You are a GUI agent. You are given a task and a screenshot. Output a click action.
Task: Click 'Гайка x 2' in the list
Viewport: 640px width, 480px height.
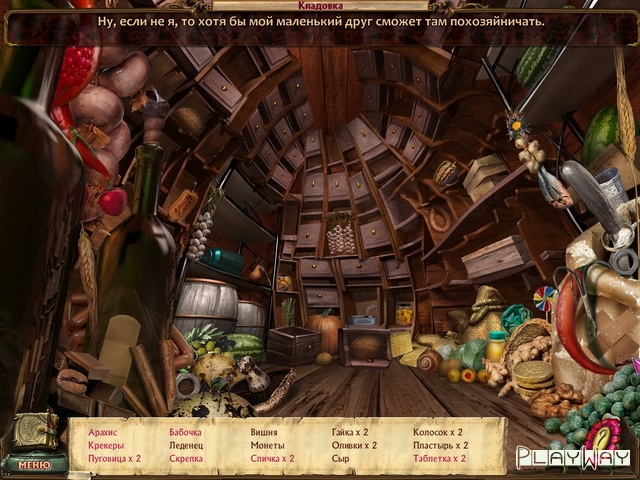coord(350,432)
